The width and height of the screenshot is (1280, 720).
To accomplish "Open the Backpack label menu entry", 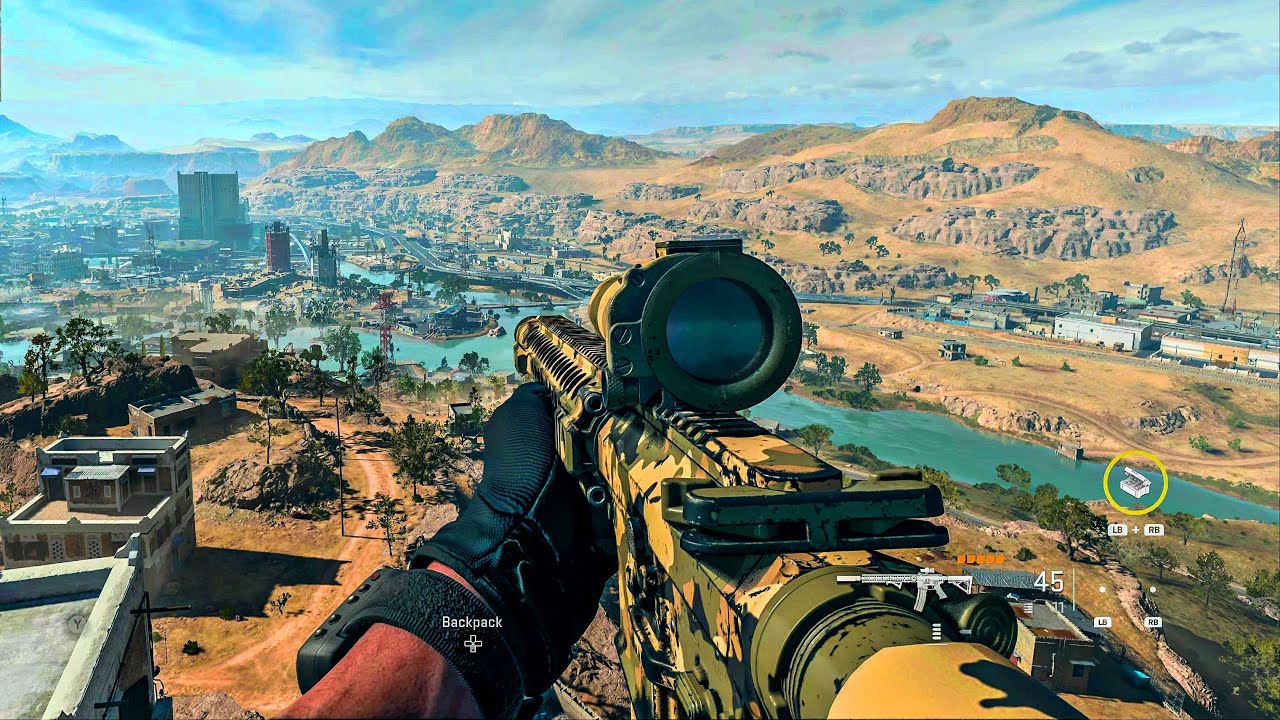I will (470, 621).
